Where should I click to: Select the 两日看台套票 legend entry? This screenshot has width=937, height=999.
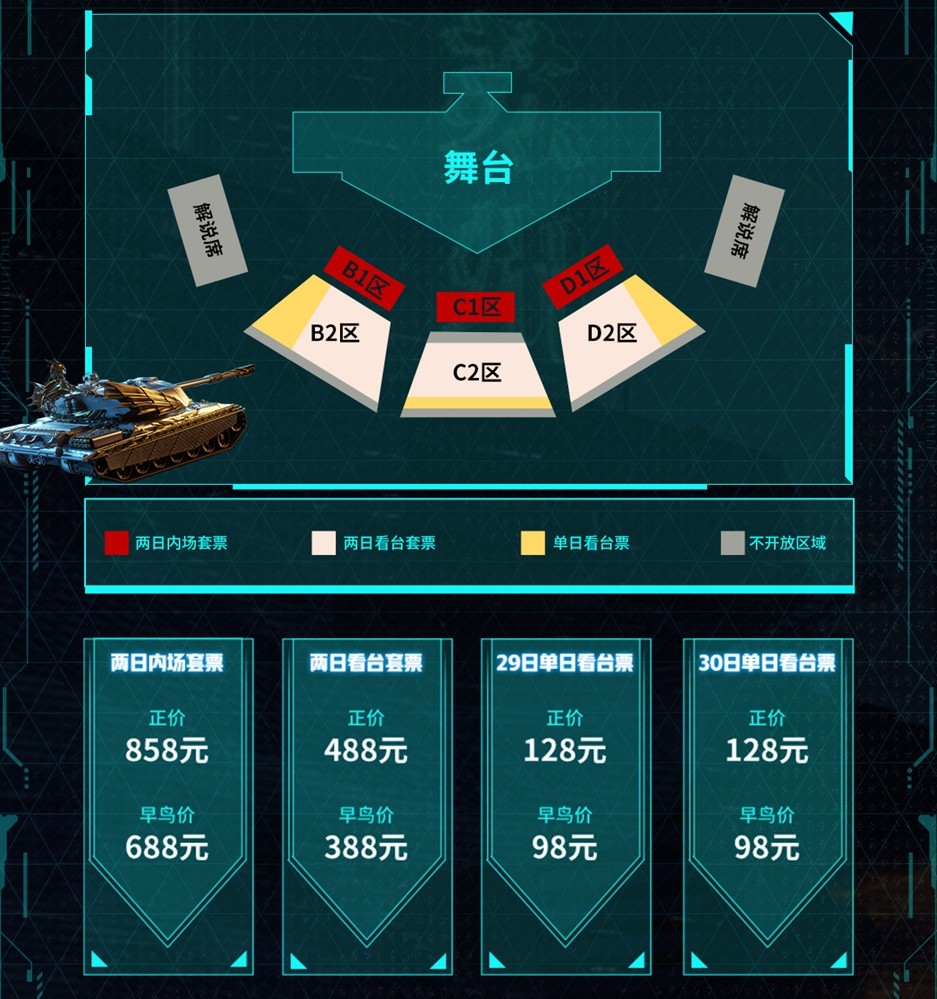point(375,543)
